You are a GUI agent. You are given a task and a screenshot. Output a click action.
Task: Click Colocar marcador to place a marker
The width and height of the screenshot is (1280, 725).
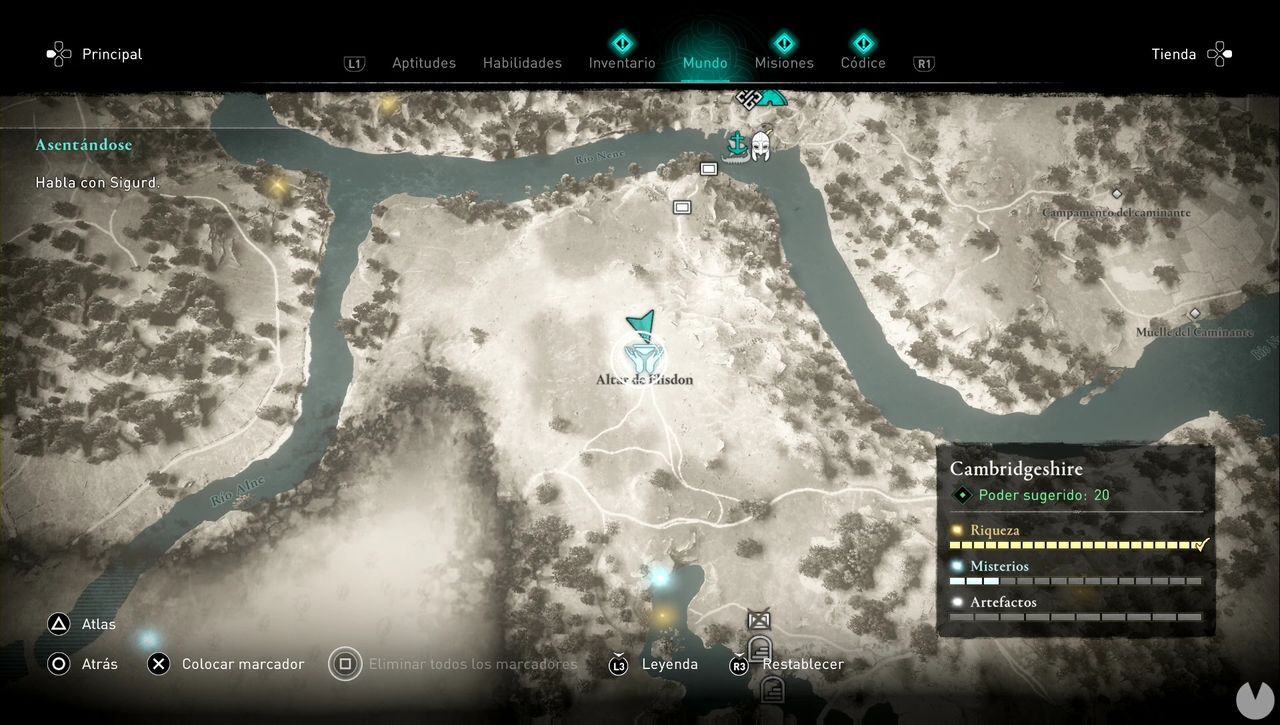pos(242,663)
